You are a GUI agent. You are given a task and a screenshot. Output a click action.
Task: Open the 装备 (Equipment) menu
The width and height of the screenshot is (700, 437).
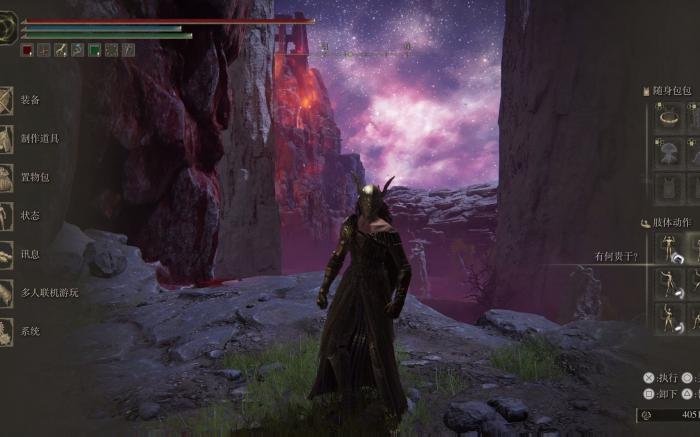(x=29, y=100)
